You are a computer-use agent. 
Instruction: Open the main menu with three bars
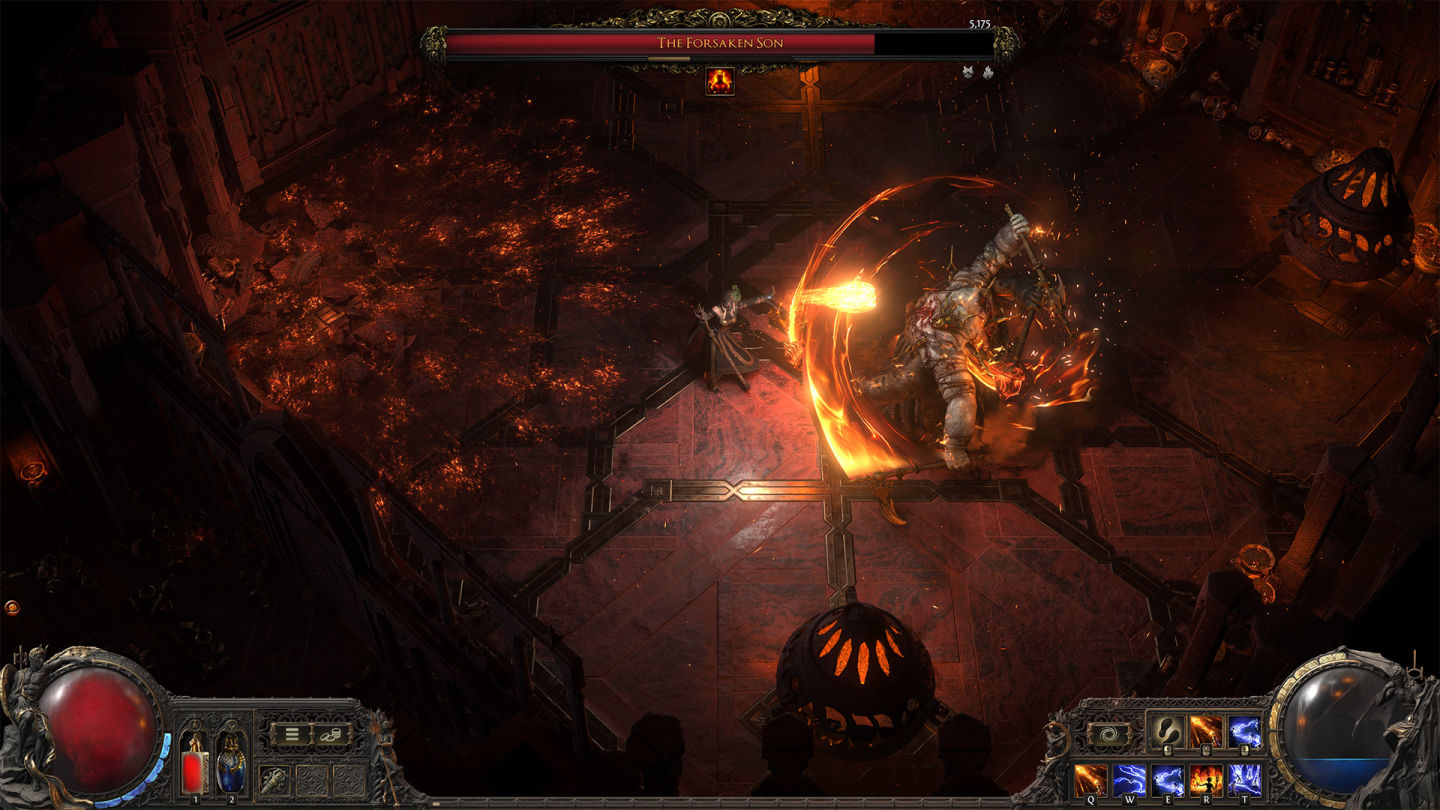(x=292, y=734)
